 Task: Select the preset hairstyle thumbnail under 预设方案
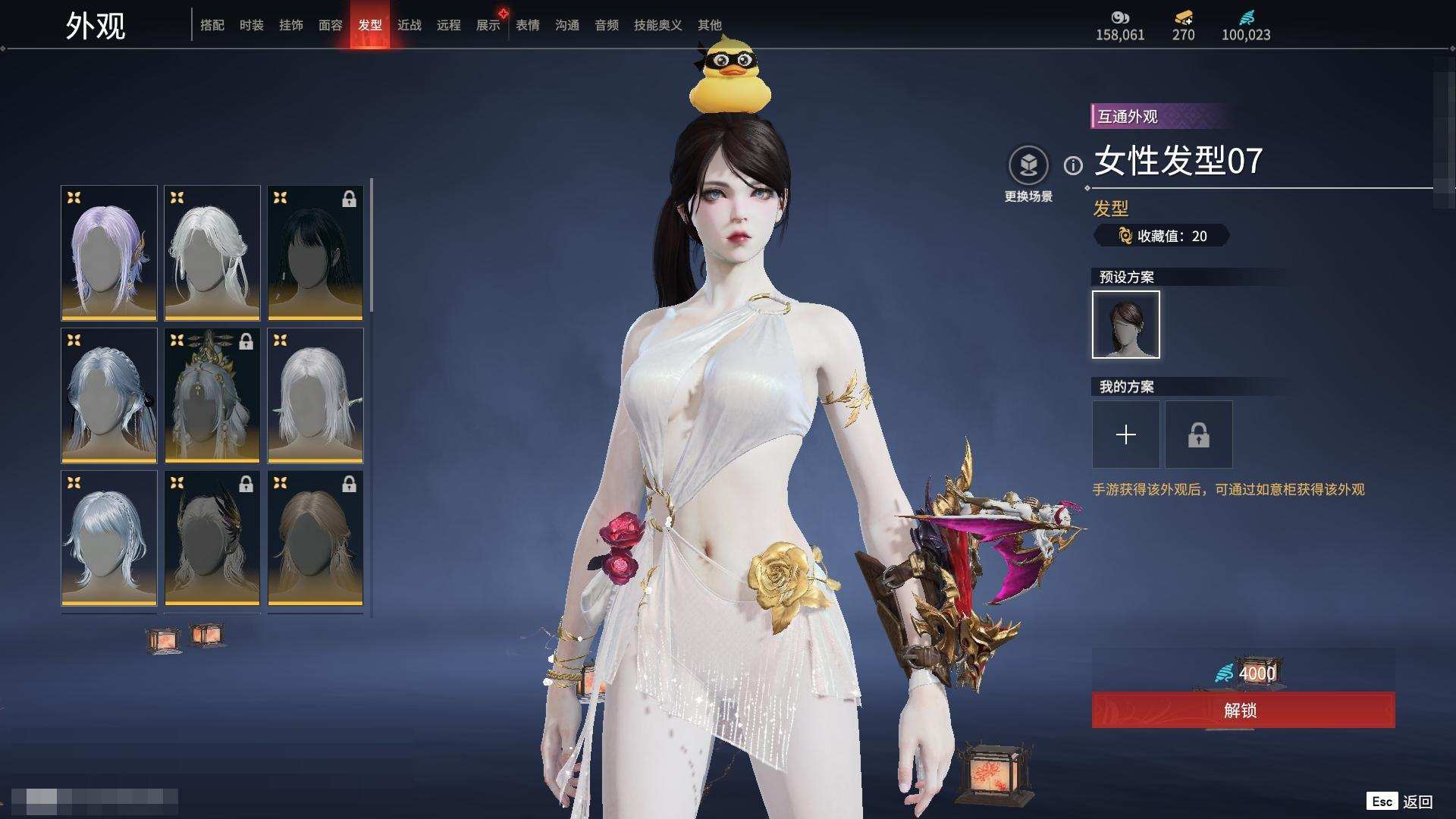pos(1125,325)
